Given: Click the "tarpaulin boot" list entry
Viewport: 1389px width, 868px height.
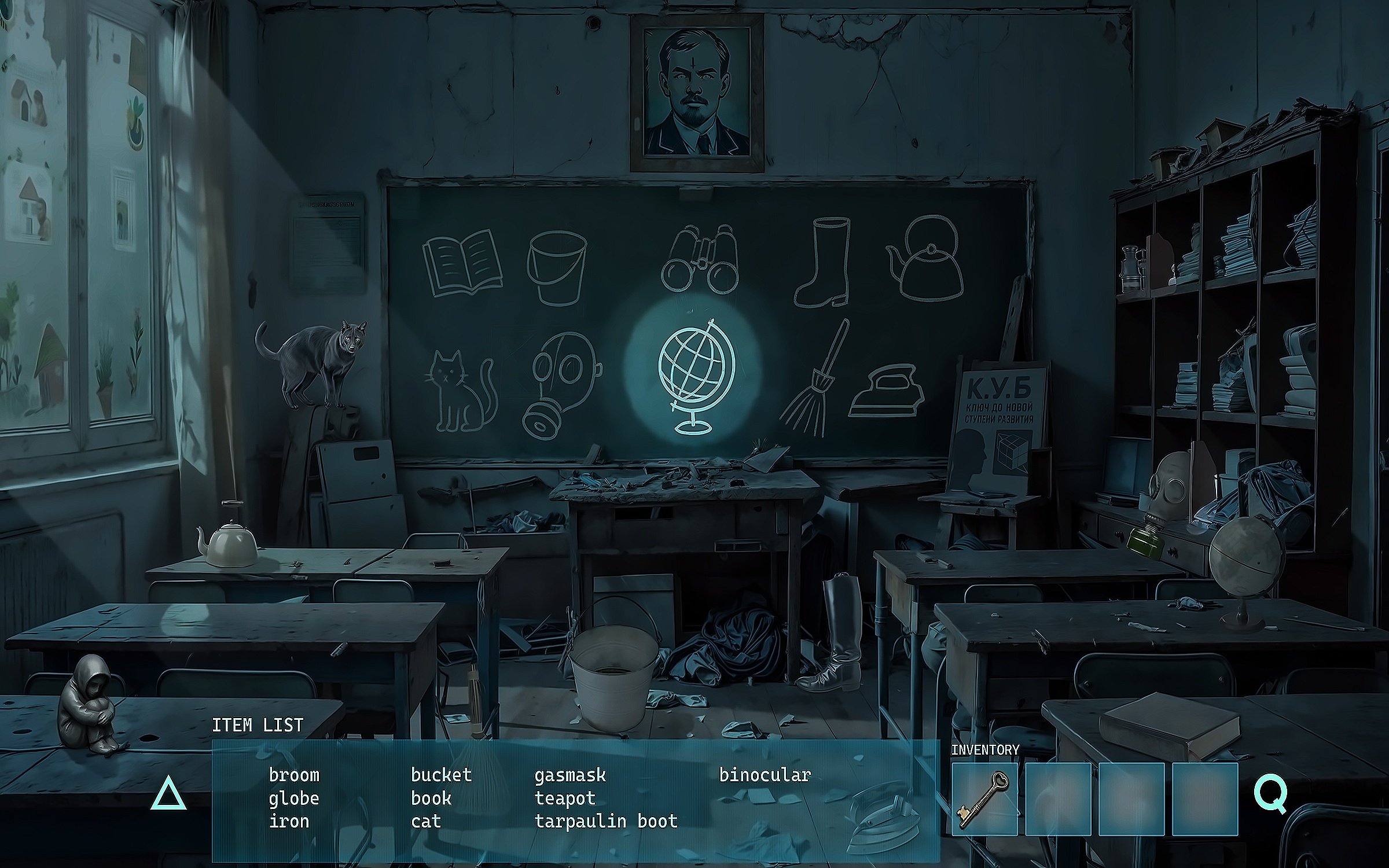Looking at the screenshot, I should click(606, 821).
